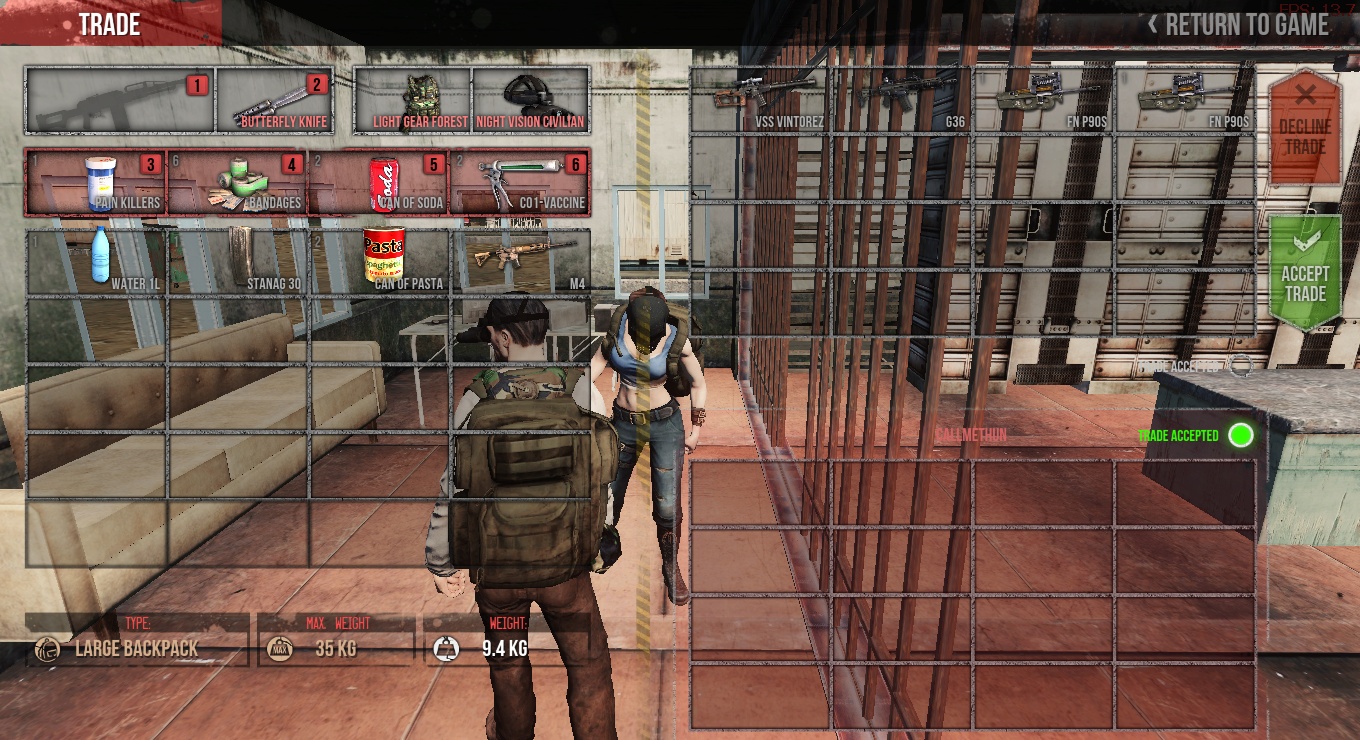Choose the VSS Vintorez trade item
Image resolution: width=1360 pixels, height=740 pixels.
(x=761, y=100)
